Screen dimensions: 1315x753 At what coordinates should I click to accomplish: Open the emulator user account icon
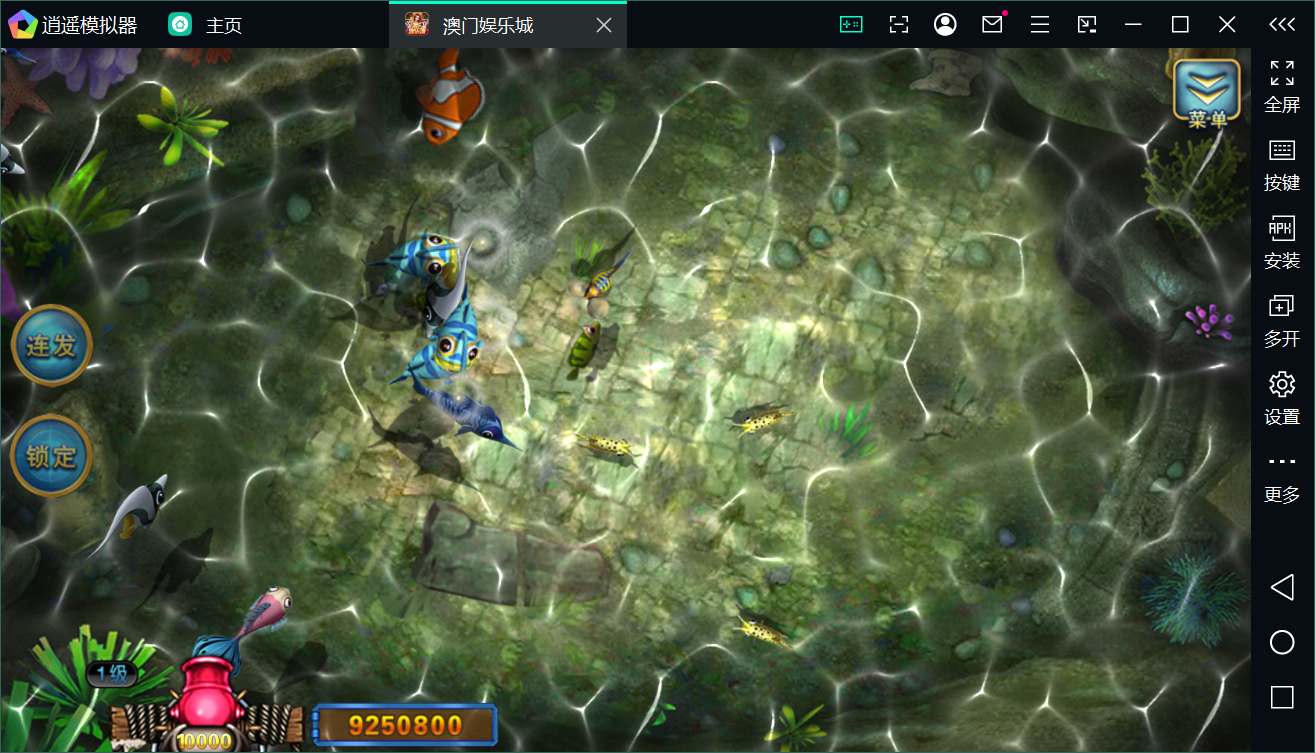tap(945, 25)
